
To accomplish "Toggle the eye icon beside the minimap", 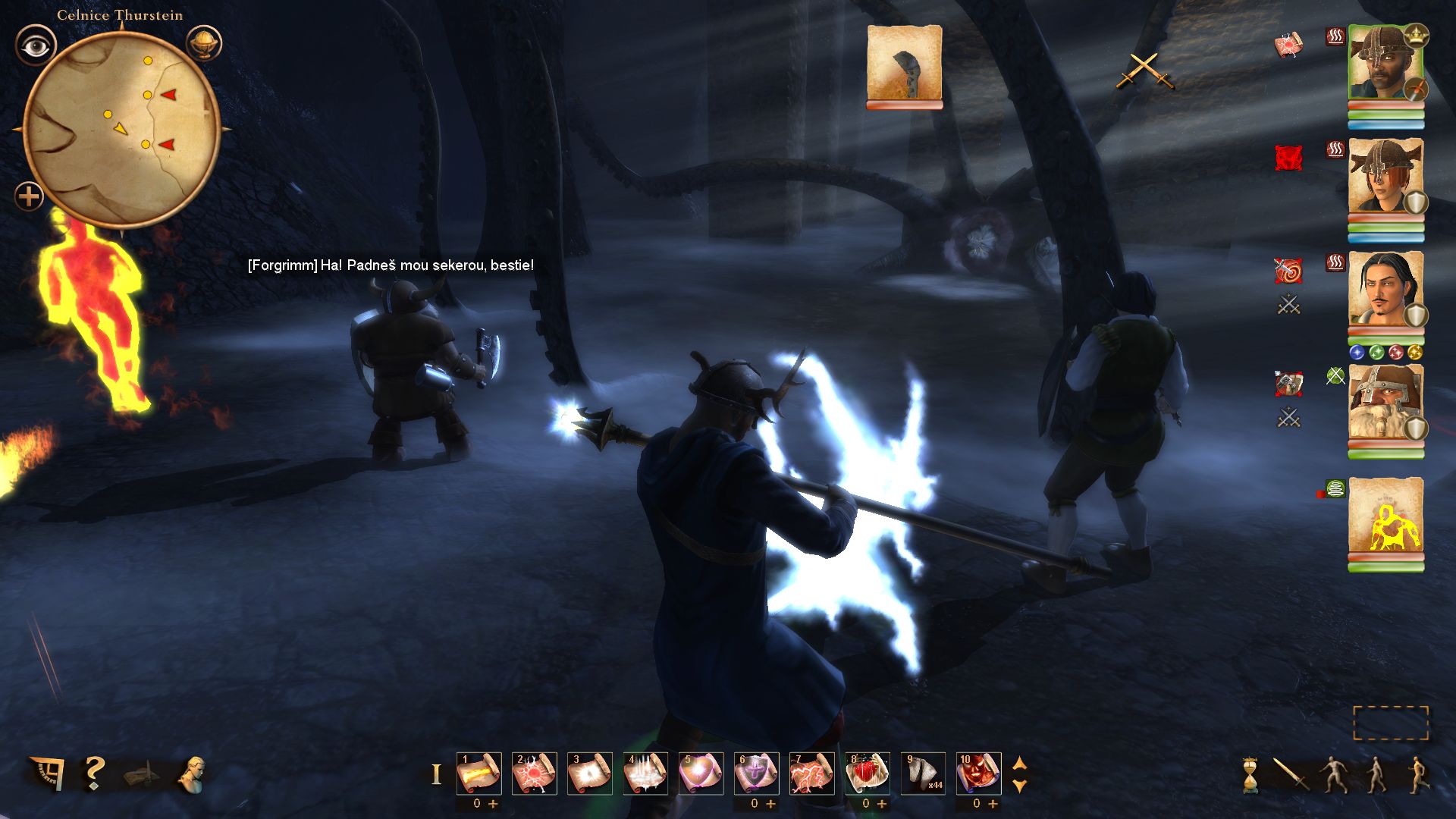I will click(x=35, y=46).
